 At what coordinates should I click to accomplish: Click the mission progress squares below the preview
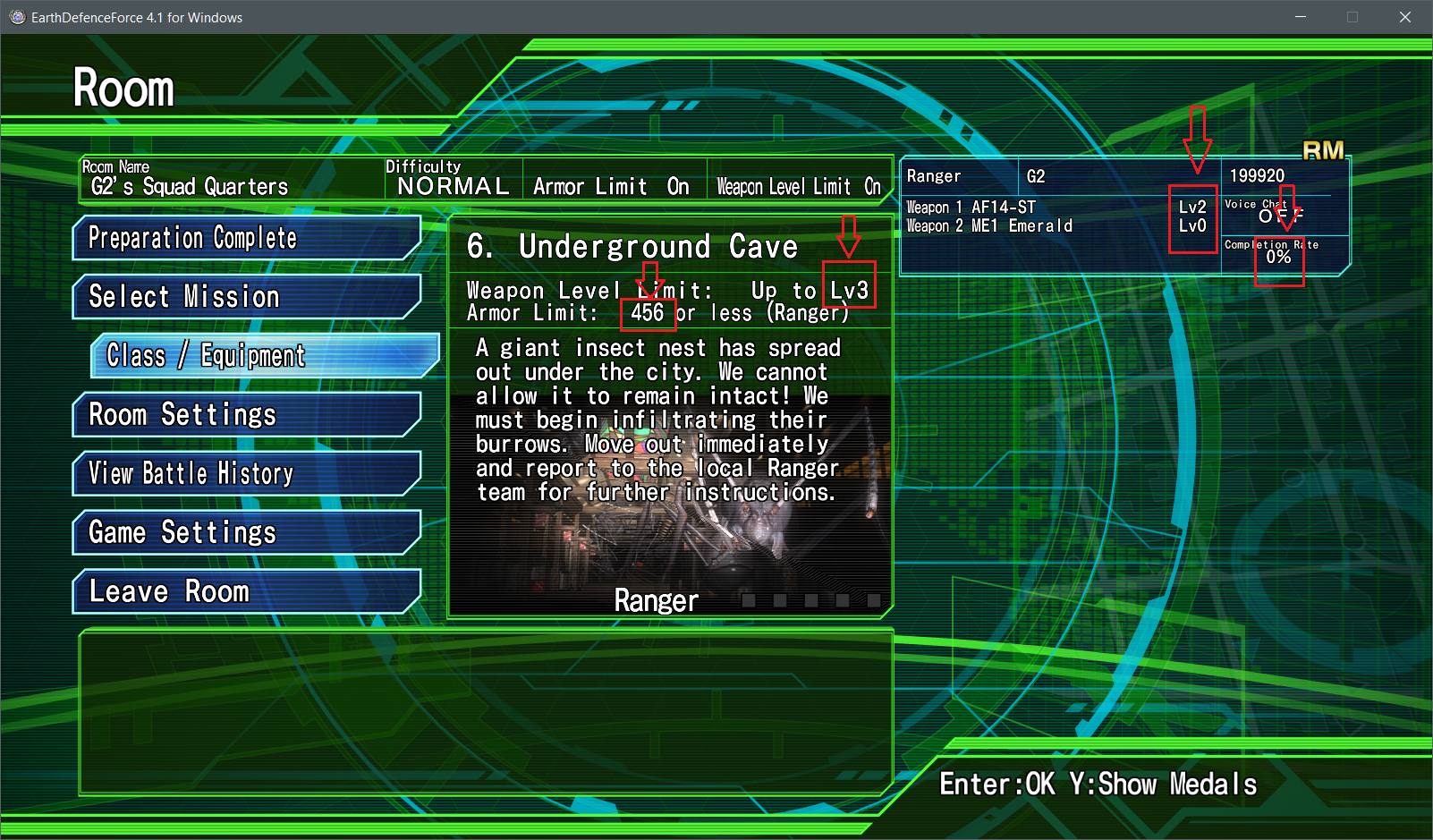(x=812, y=600)
